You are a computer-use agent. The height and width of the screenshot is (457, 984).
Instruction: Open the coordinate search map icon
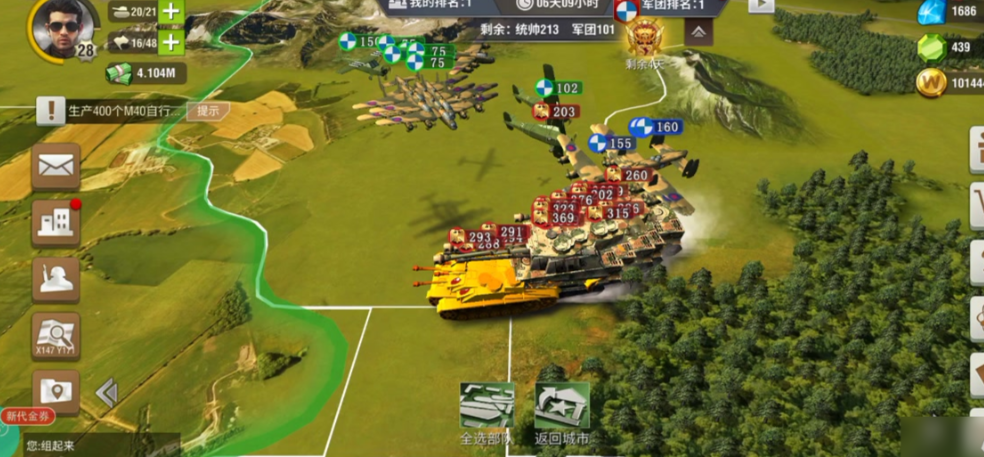pos(56,335)
